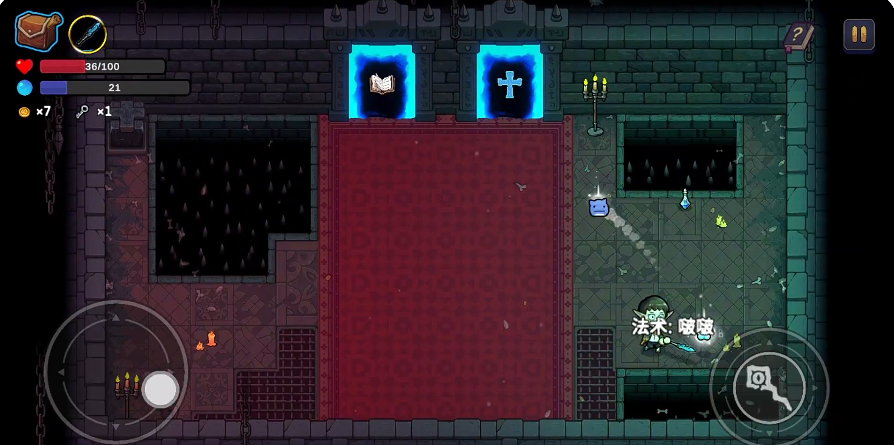Pause the game
Screen dimensions: 894x445
(x=858, y=35)
